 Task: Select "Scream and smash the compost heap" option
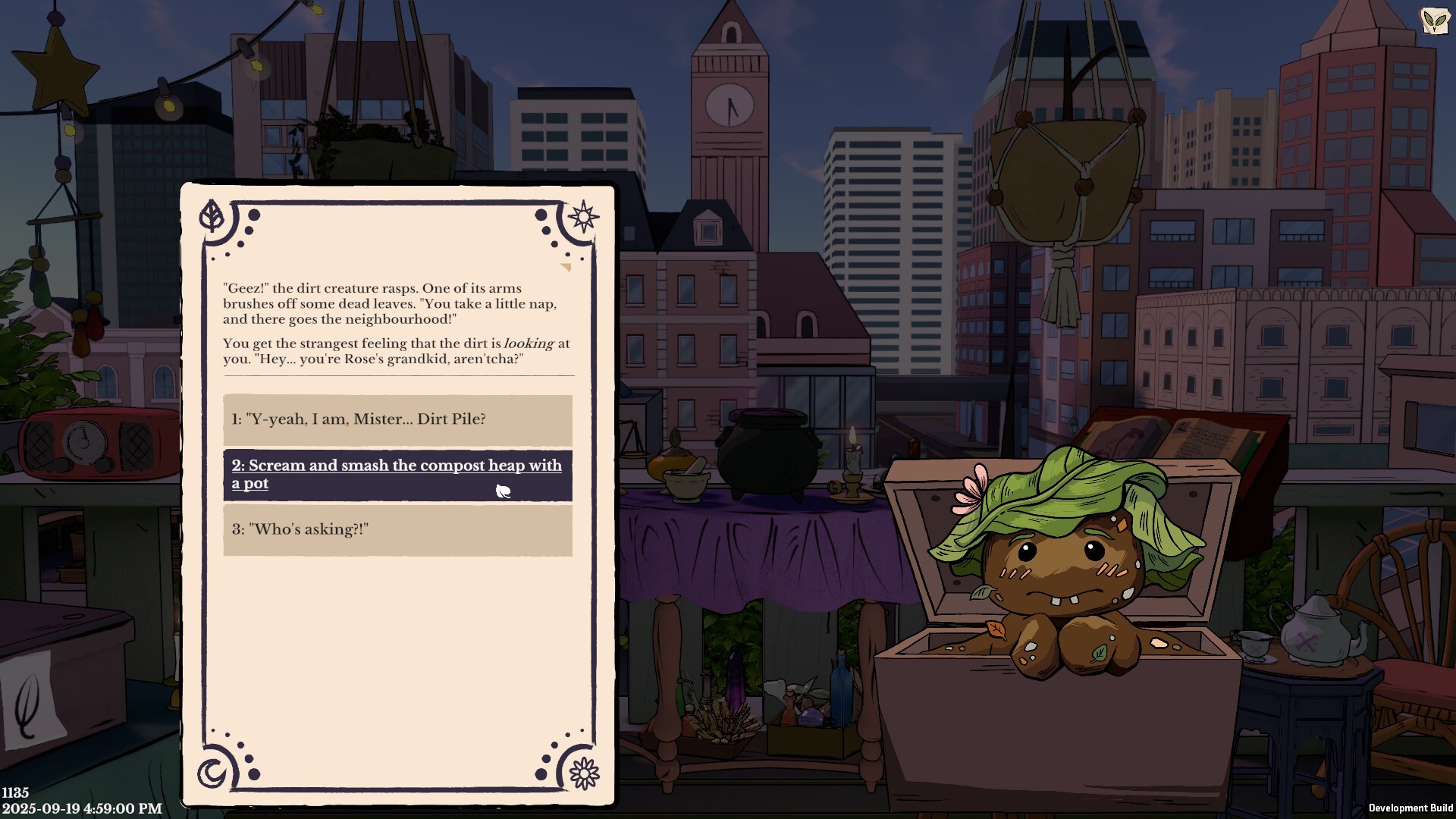coord(397,475)
